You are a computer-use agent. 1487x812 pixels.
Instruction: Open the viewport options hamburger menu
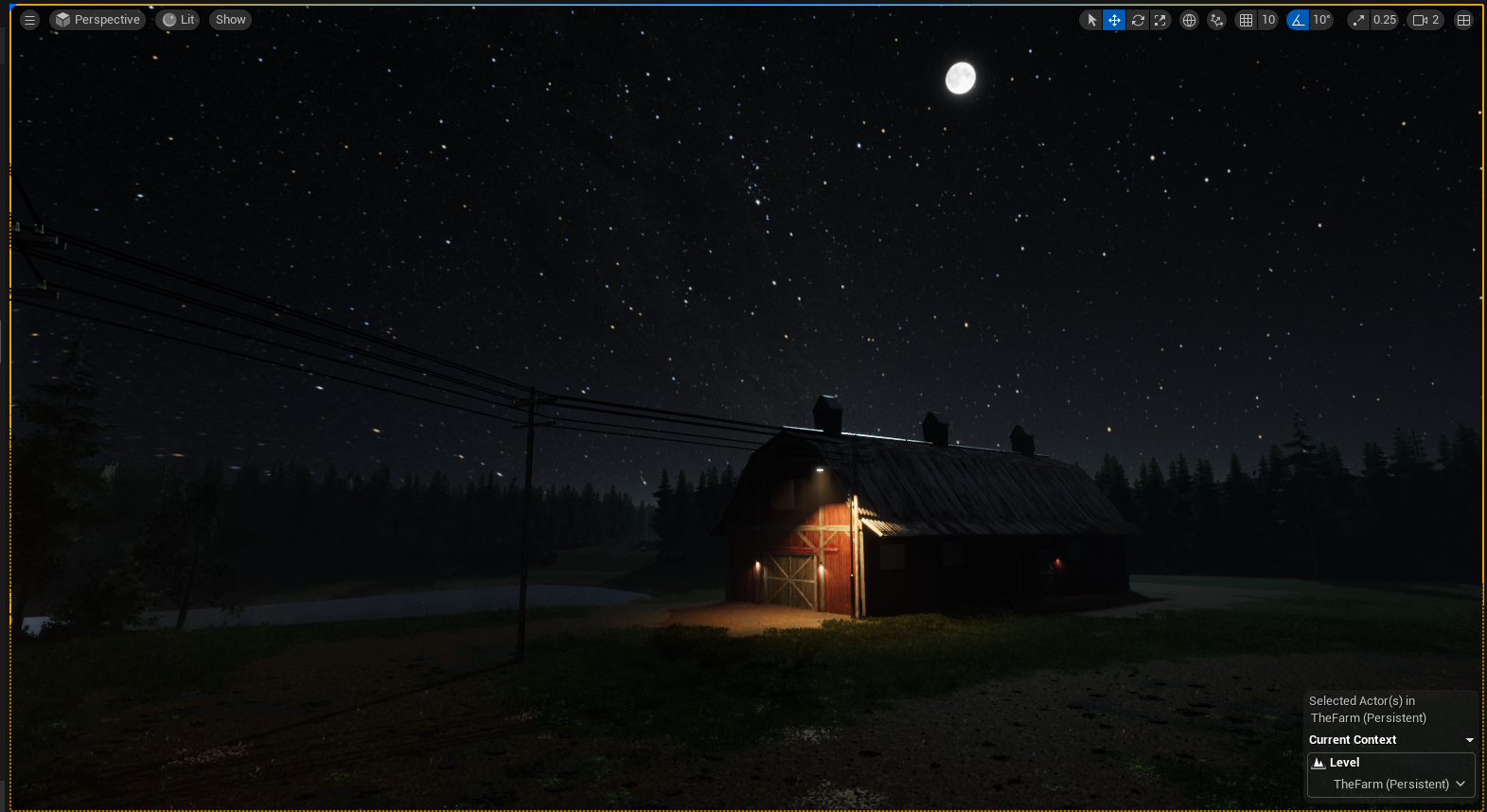(29, 20)
